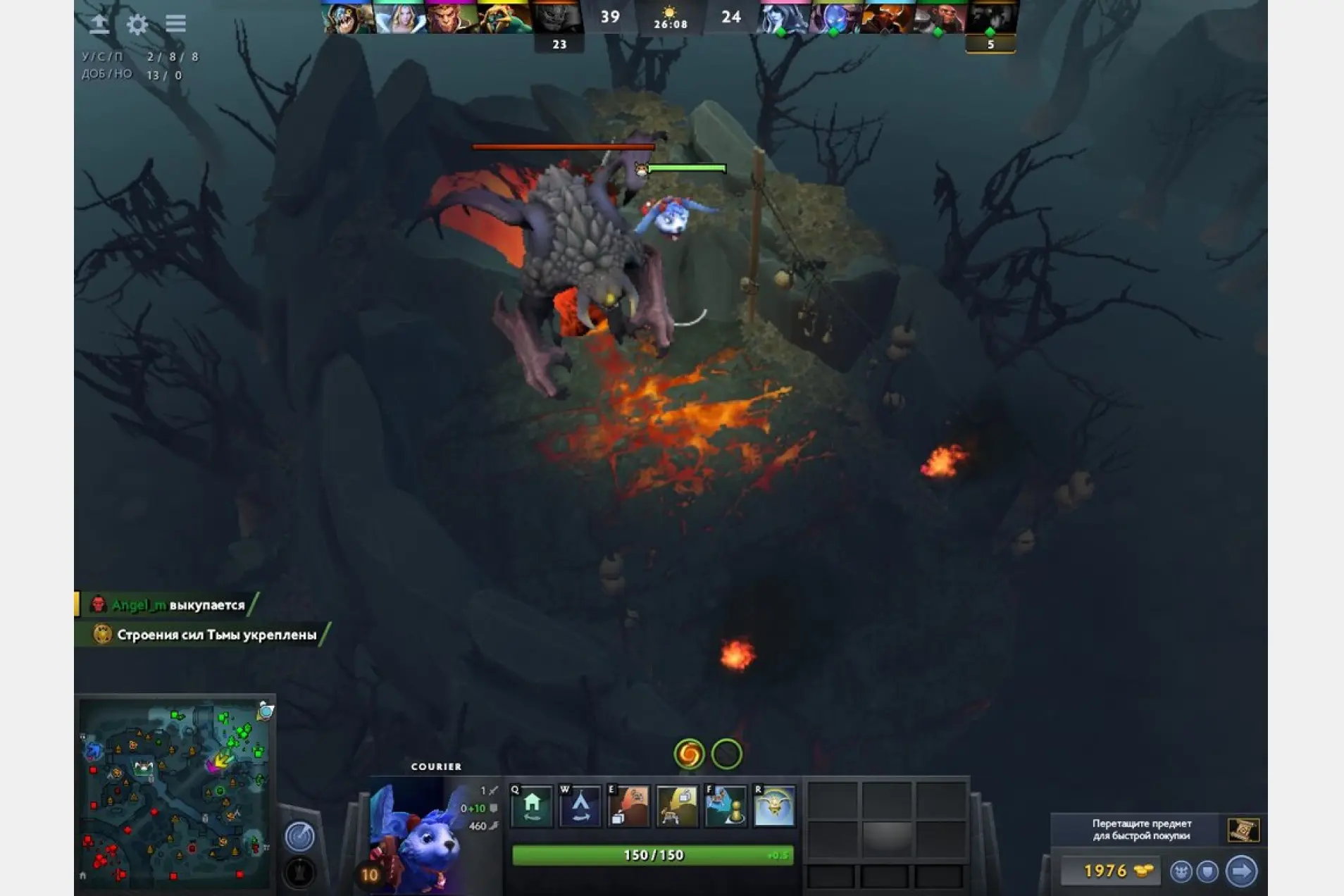Open the shop via gold counter

(1109, 871)
